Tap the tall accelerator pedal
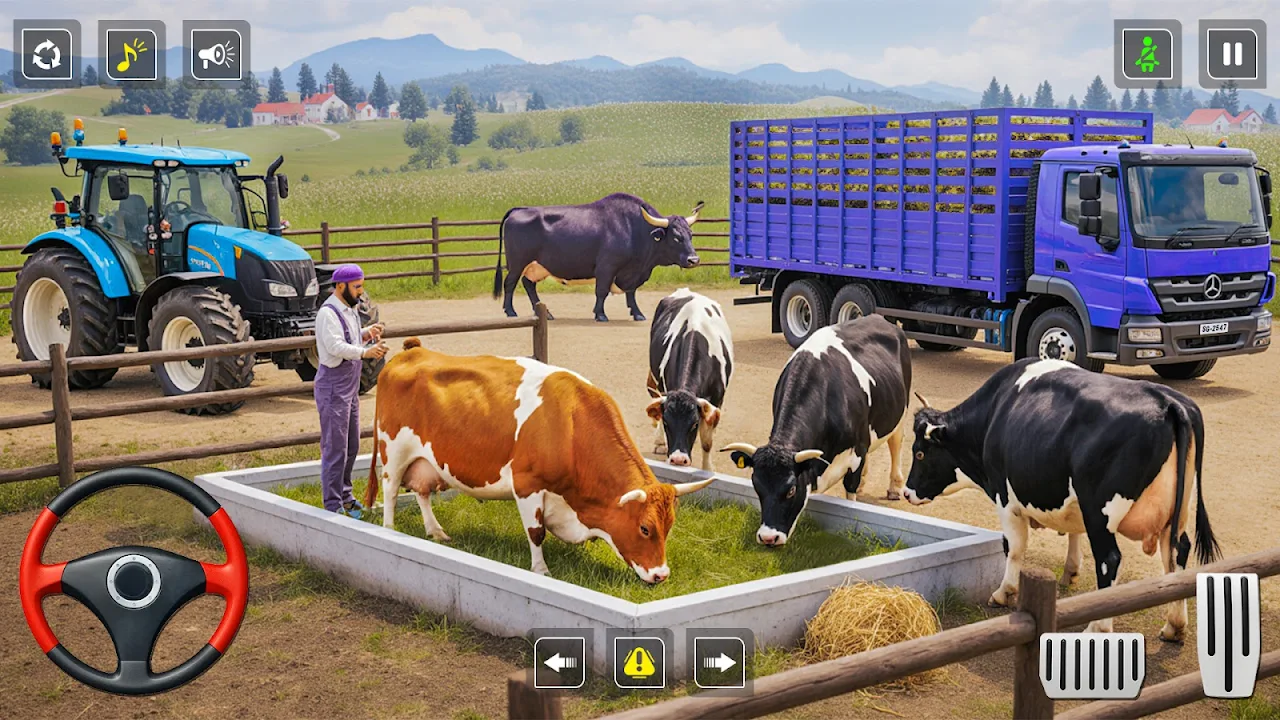 [1228, 634]
